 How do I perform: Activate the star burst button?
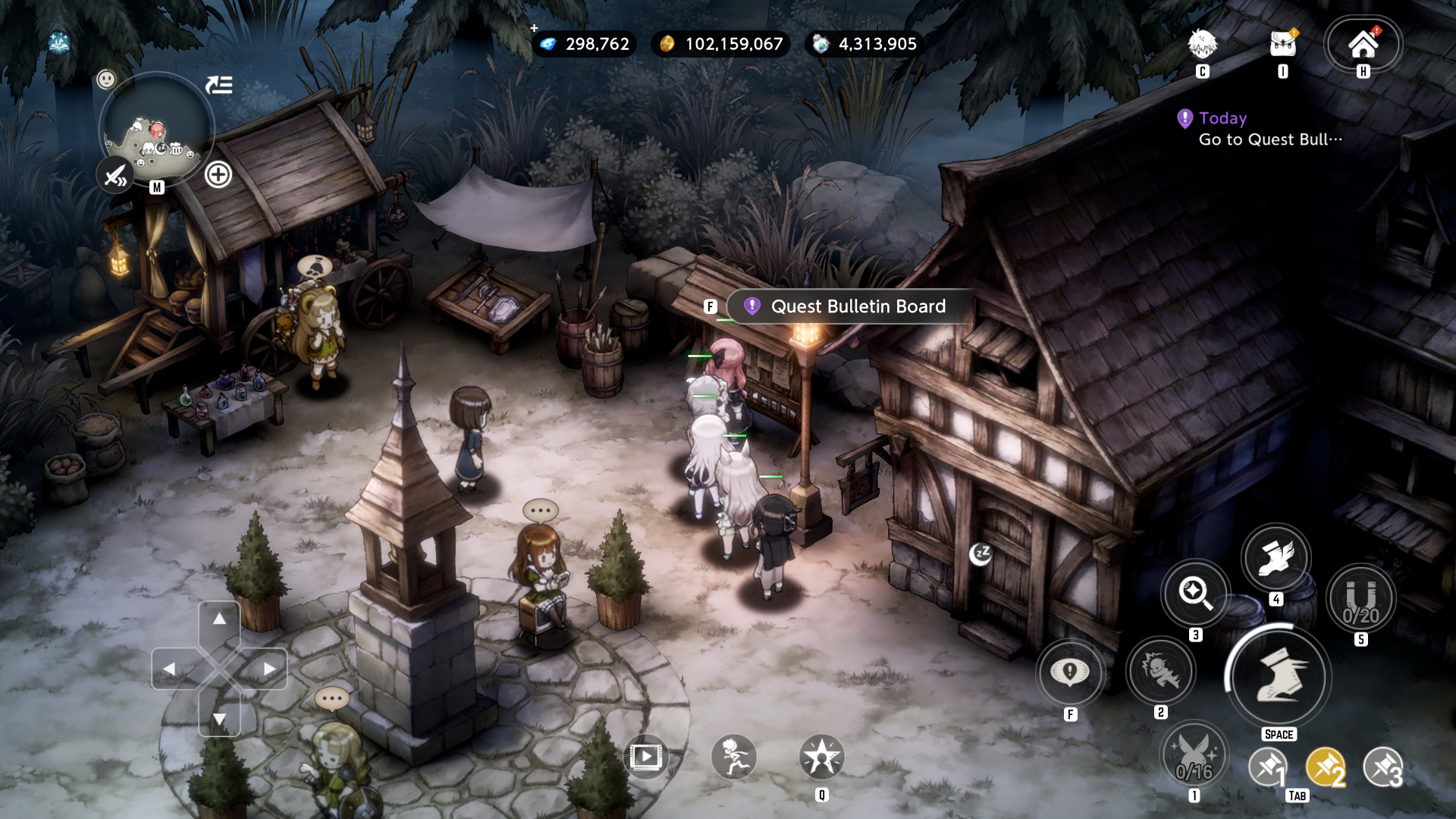pyautogui.click(x=821, y=757)
